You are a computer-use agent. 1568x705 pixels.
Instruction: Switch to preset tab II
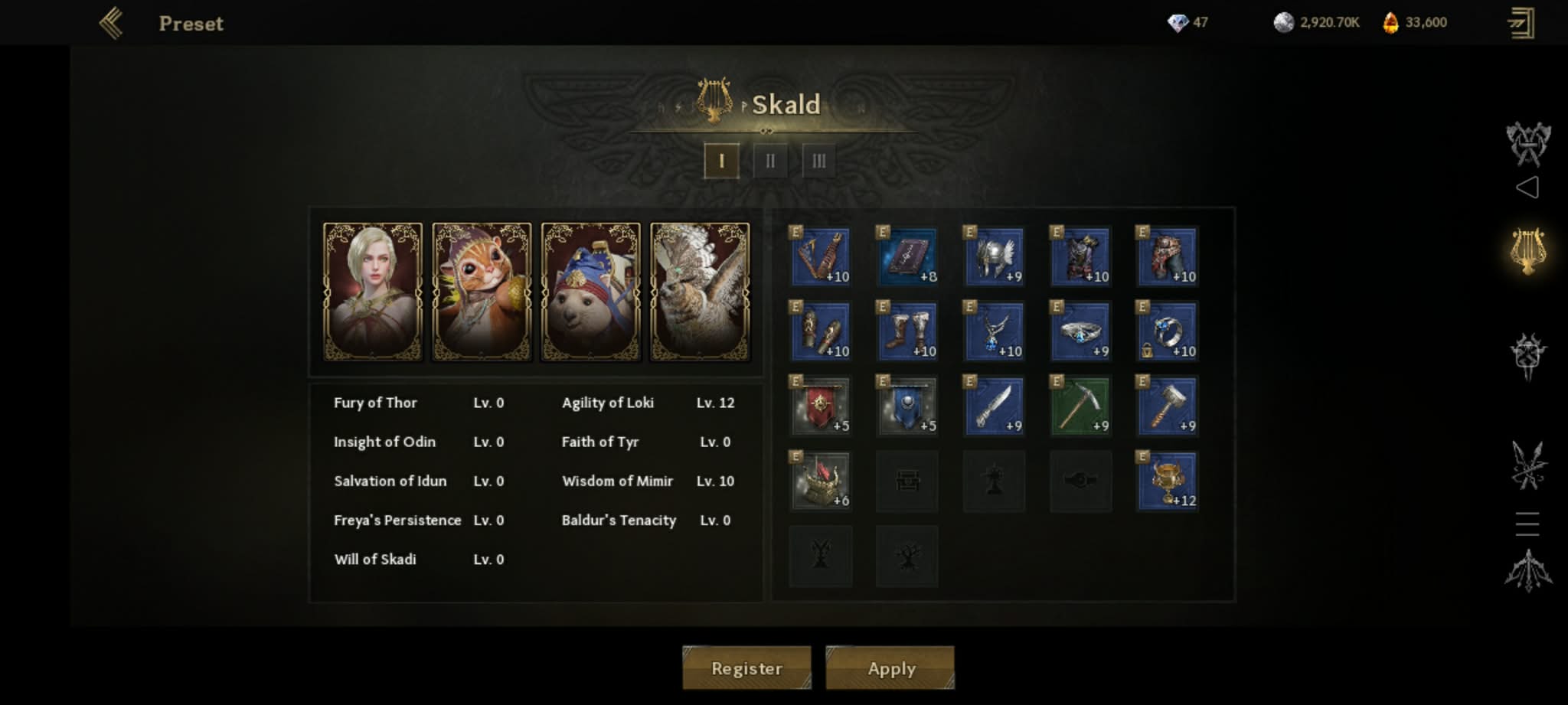click(x=770, y=161)
